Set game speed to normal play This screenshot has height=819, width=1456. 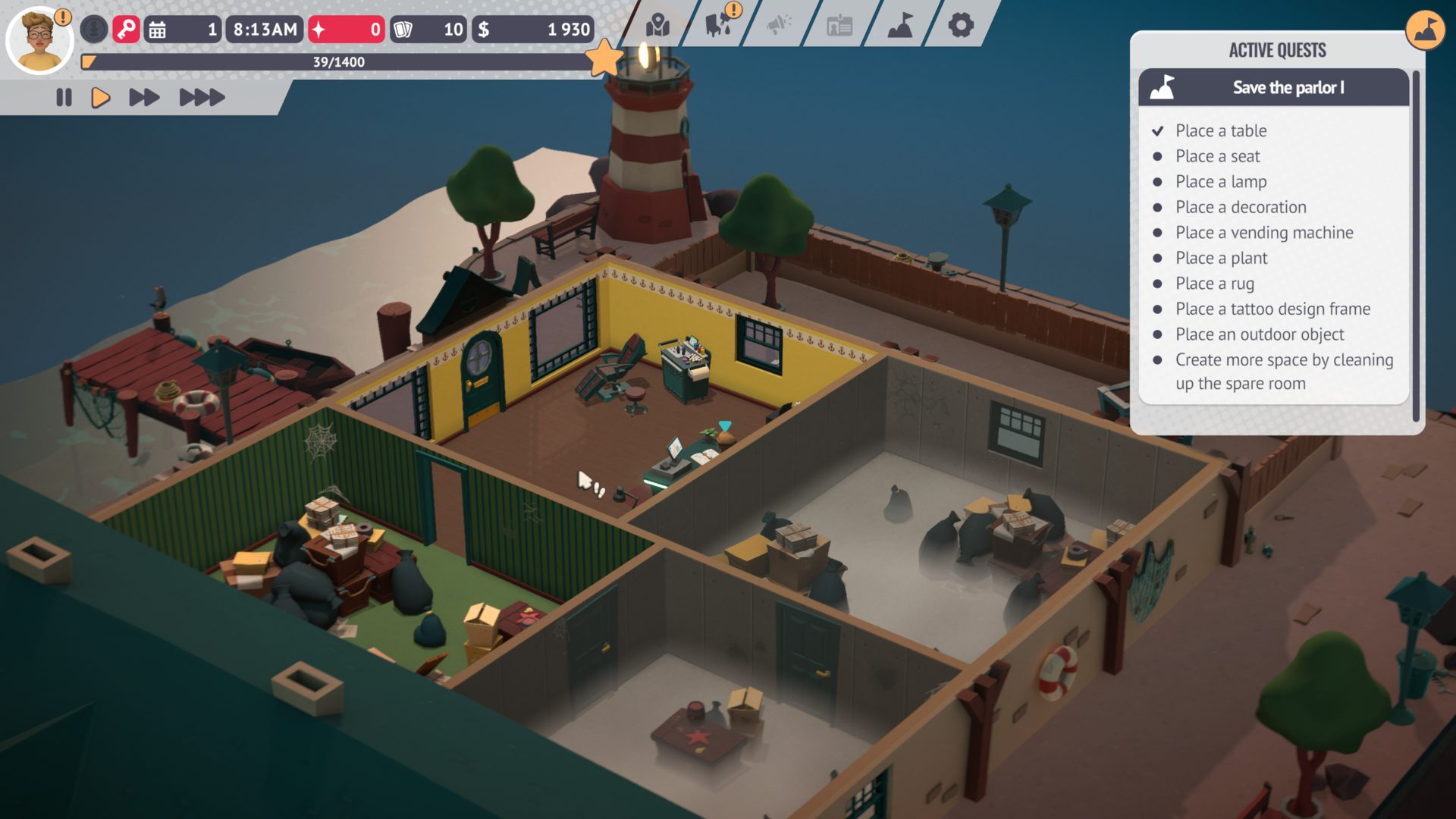coord(101,98)
